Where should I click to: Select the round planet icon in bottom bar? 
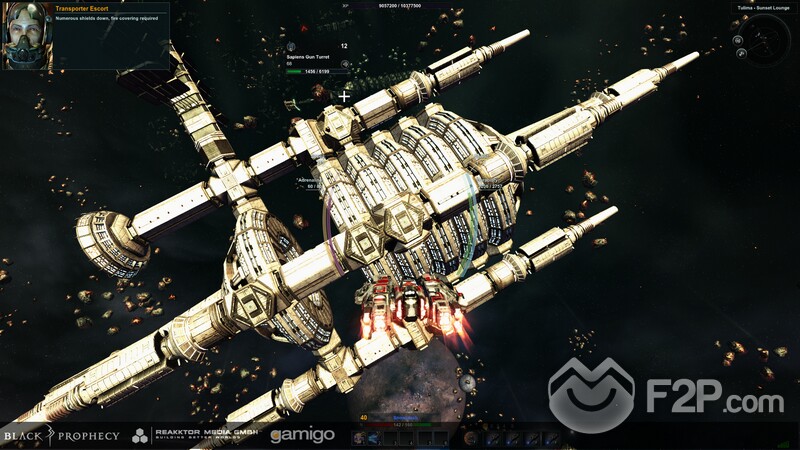click(469, 438)
